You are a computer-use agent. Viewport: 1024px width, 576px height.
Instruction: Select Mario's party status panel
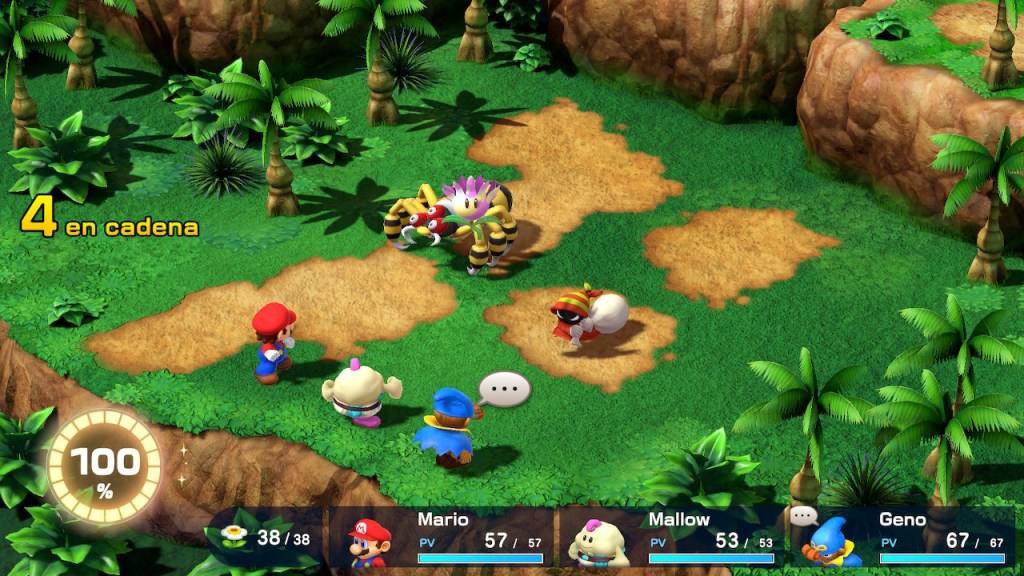point(445,540)
